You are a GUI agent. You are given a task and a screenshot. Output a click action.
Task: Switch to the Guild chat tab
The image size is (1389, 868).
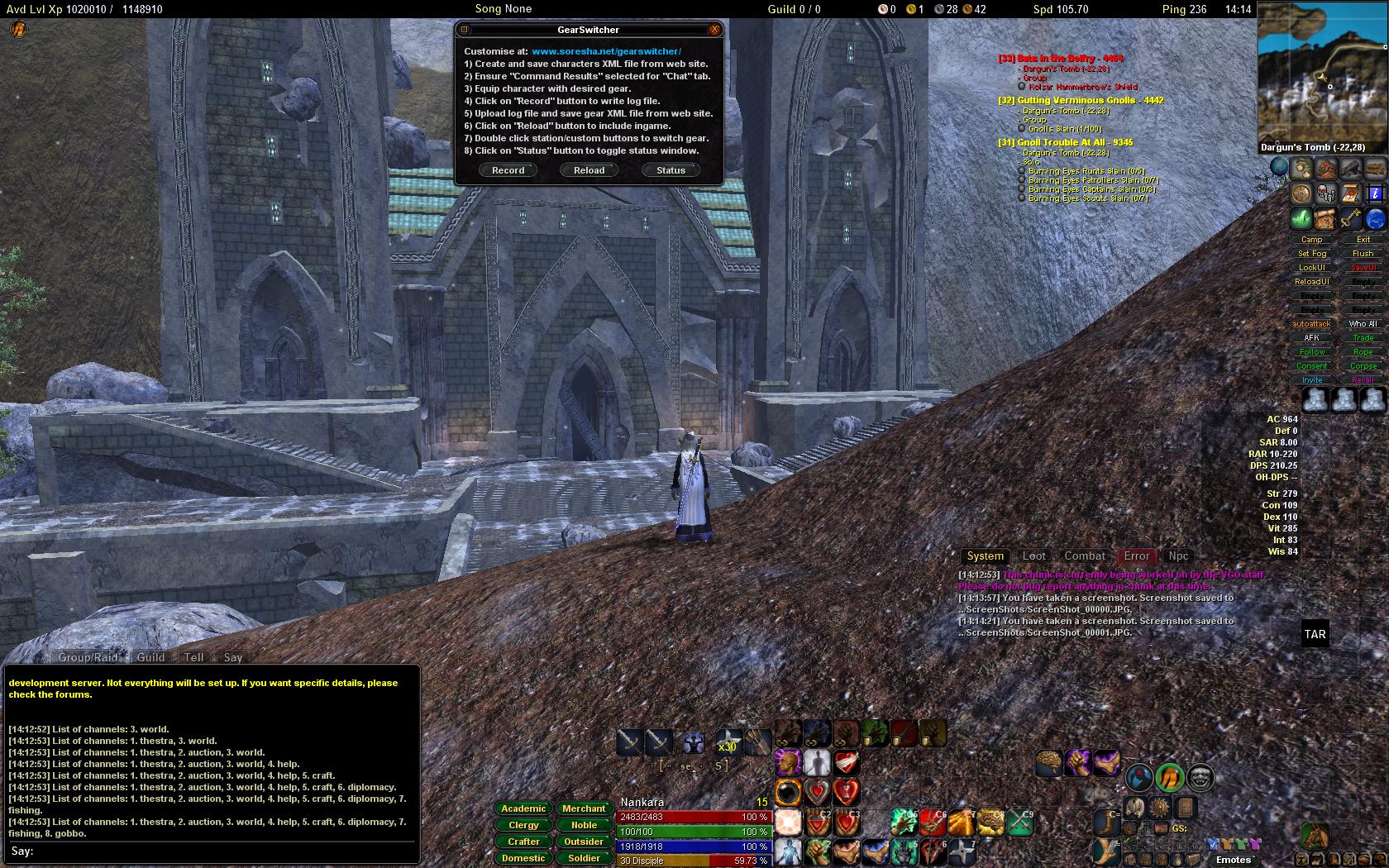150,657
